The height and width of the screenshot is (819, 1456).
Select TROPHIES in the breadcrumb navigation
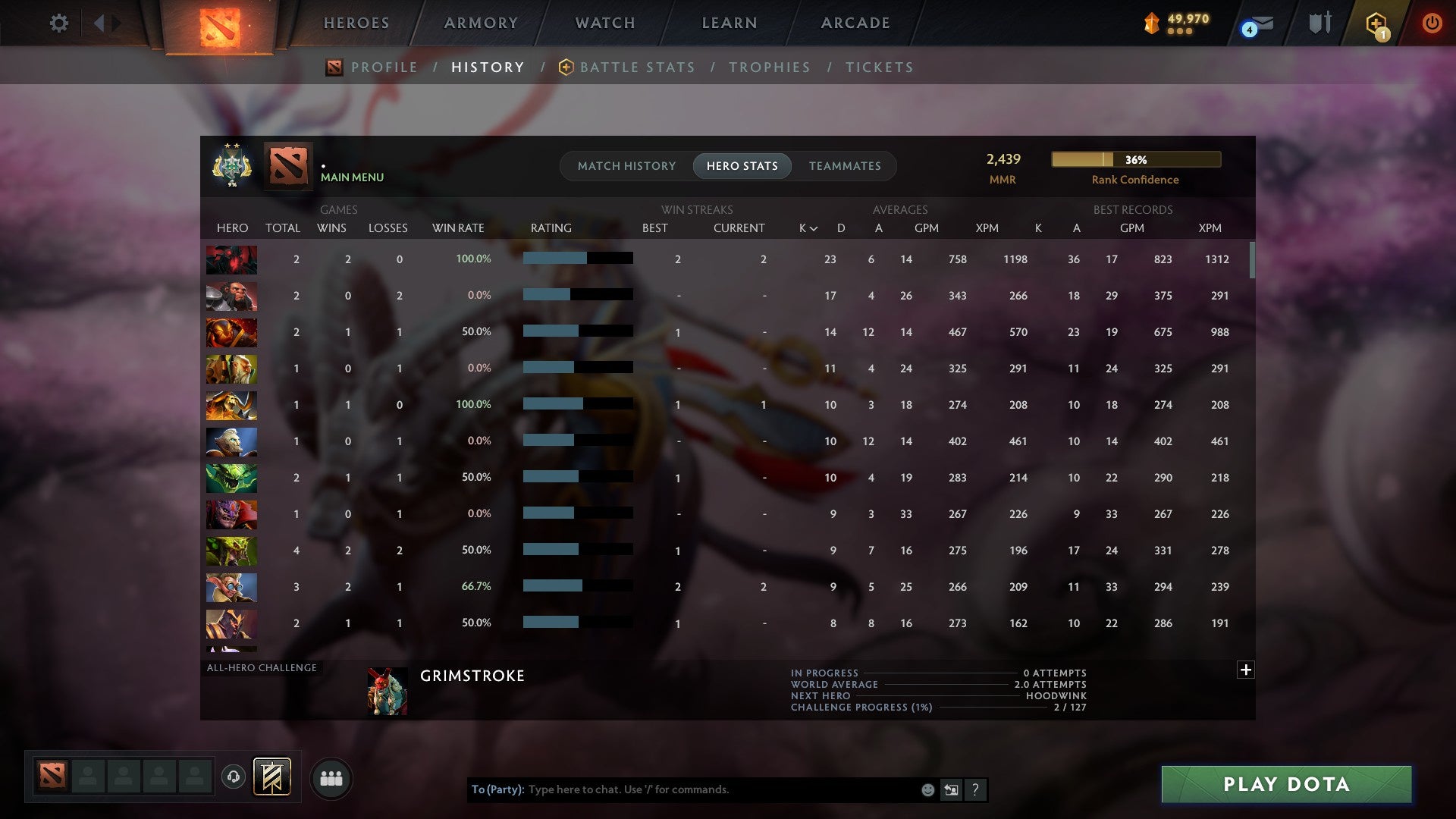point(770,67)
